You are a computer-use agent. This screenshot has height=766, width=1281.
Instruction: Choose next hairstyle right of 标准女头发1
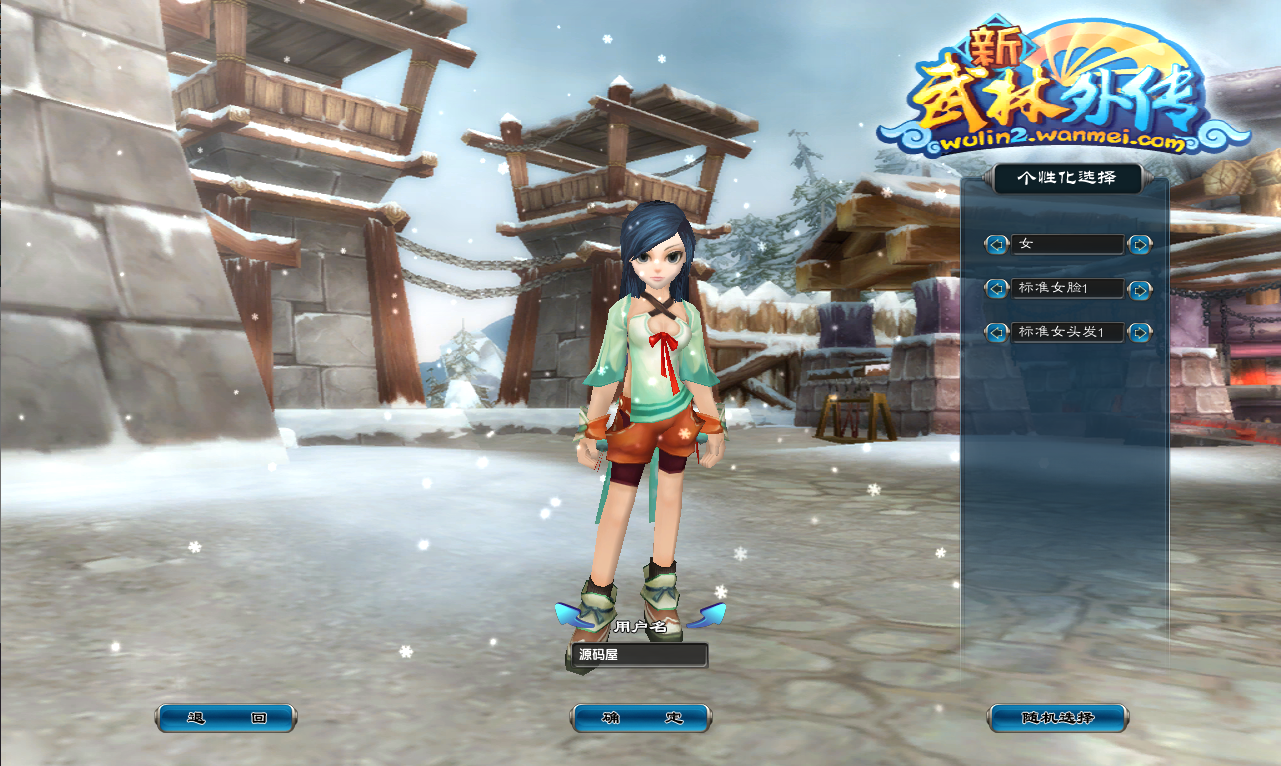(1139, 332)
